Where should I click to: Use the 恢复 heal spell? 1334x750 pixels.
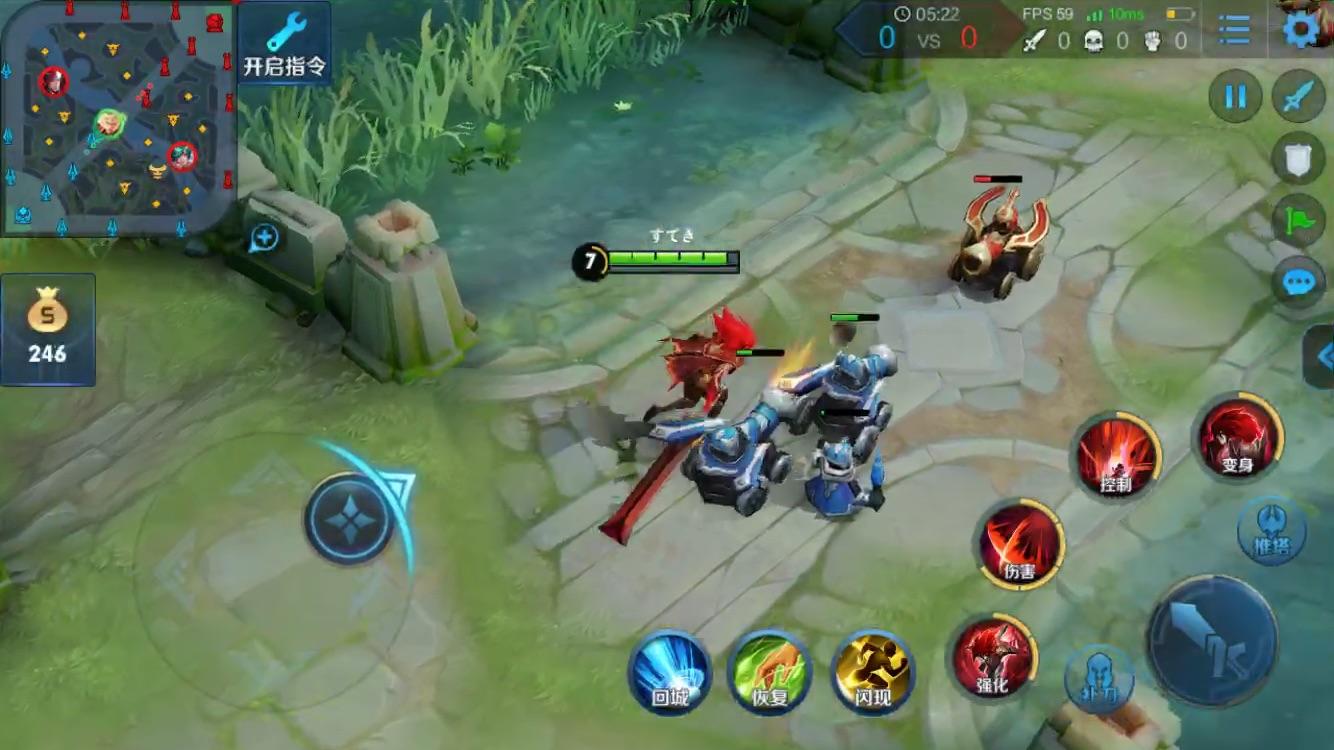(770, 671)
